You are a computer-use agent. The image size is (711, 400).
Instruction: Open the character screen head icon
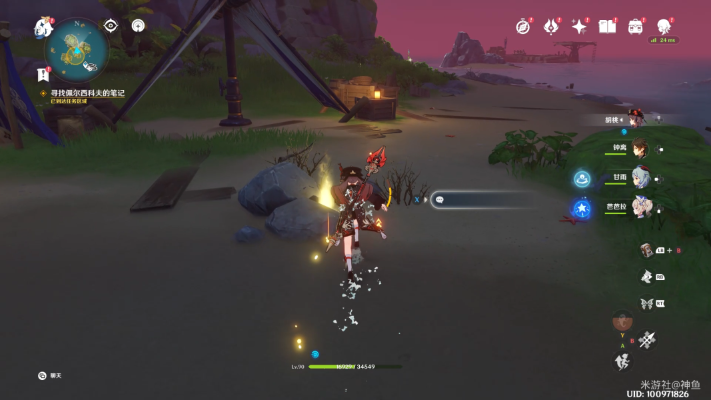[x=663, y=26]
